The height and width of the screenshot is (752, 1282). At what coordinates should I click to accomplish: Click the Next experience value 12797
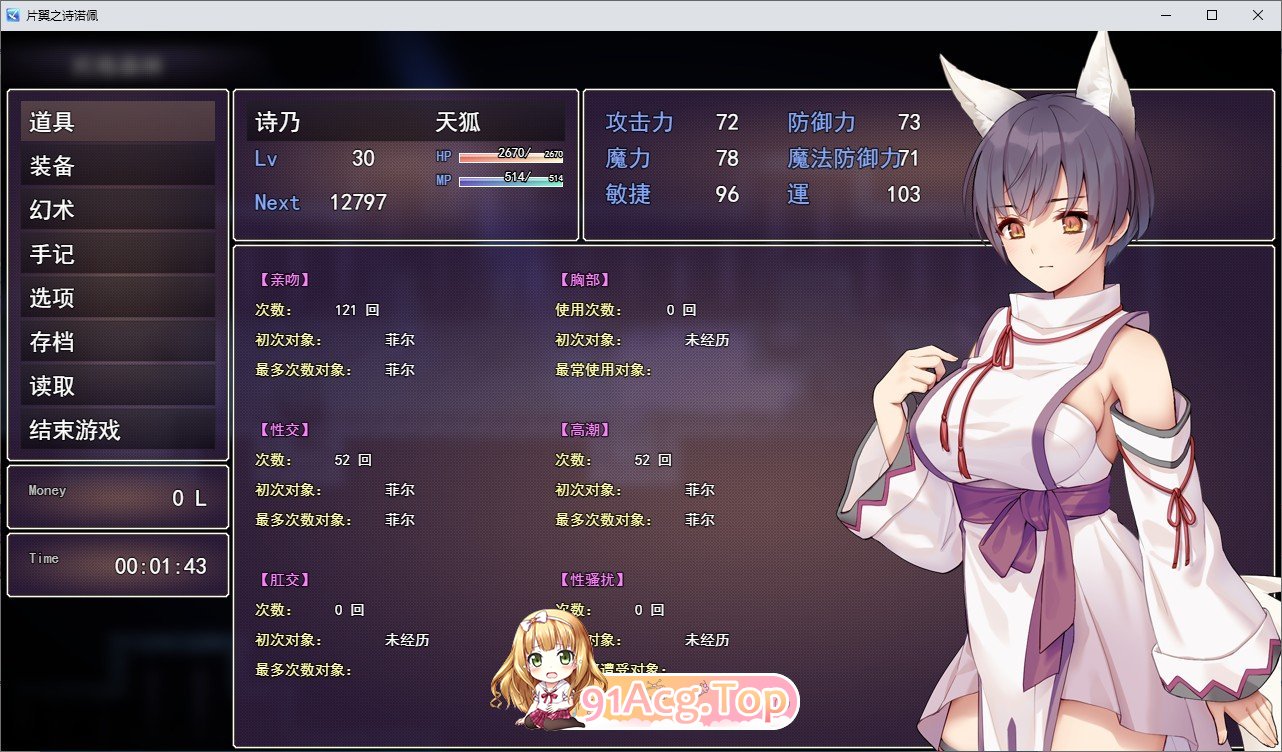pyautogui.click(x=358, y=202)
